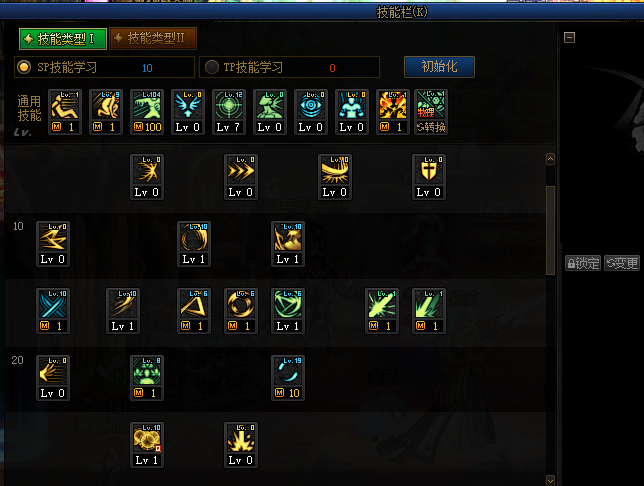644x486 pixels.
Task: Minimize the skill panel with the minus button
Action: (x=569, y=38)
